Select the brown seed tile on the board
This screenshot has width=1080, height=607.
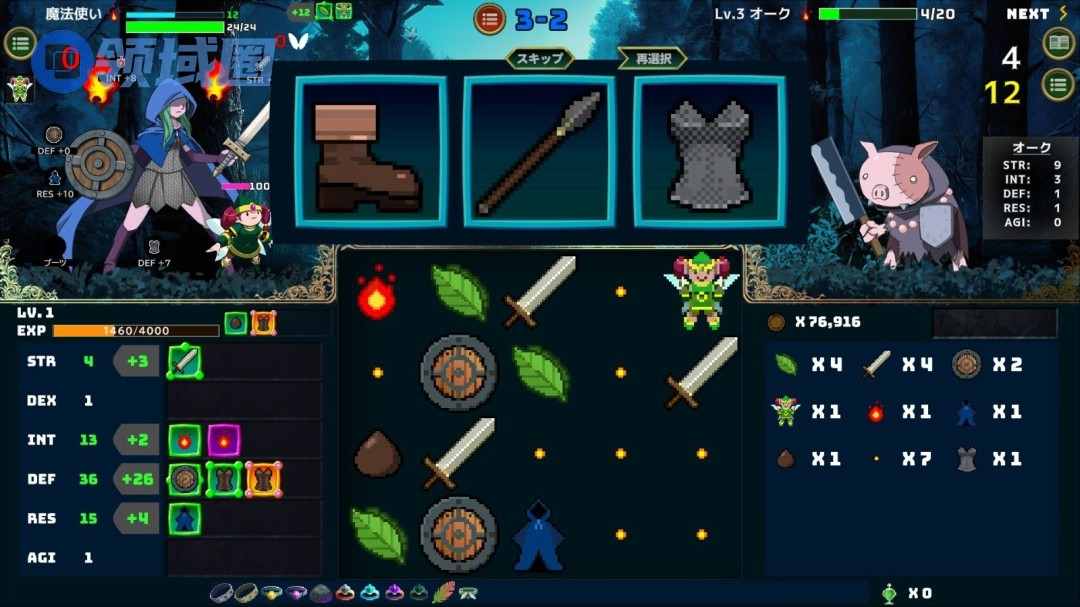click(x=377, y=455)
